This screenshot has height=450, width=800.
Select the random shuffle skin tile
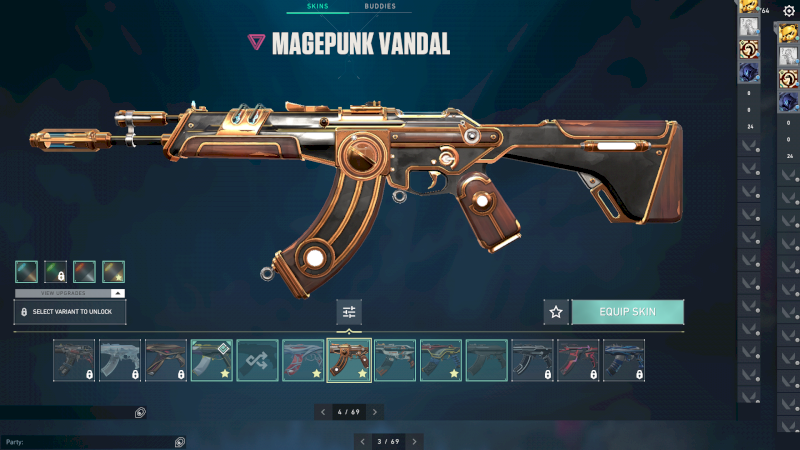click(257, 360)
